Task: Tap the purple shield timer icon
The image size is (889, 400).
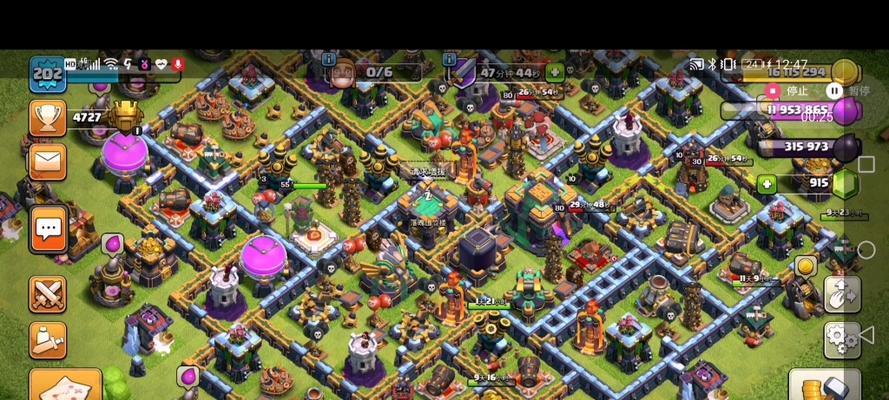Action: click(463, 71)
